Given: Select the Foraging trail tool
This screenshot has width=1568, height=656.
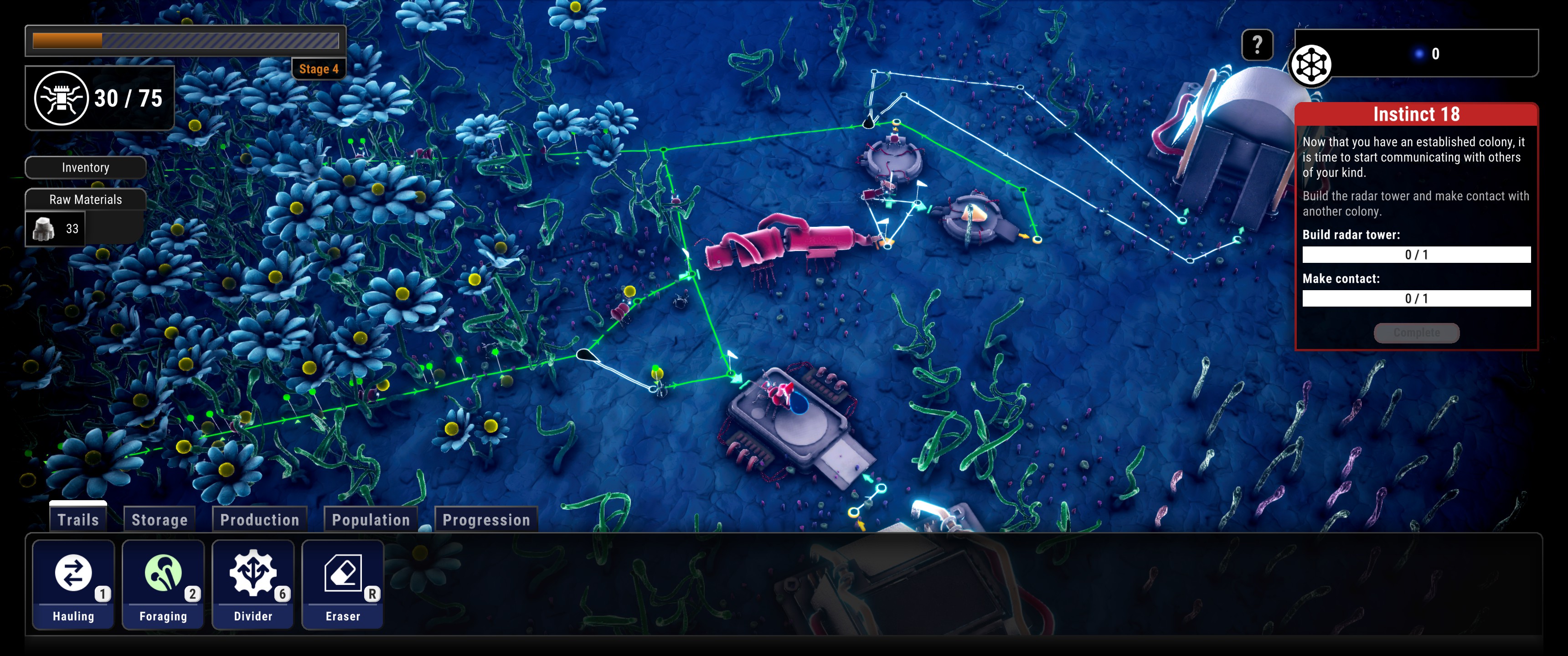Looking at the screenshot, I should pos(163,584).
